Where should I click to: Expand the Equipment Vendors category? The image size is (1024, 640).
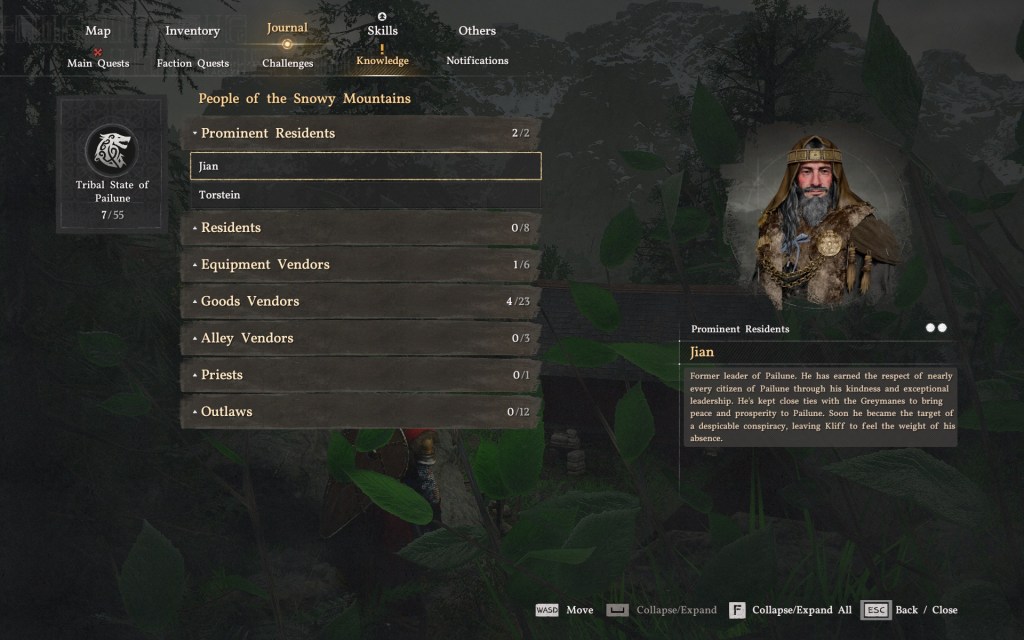point(360,265)
